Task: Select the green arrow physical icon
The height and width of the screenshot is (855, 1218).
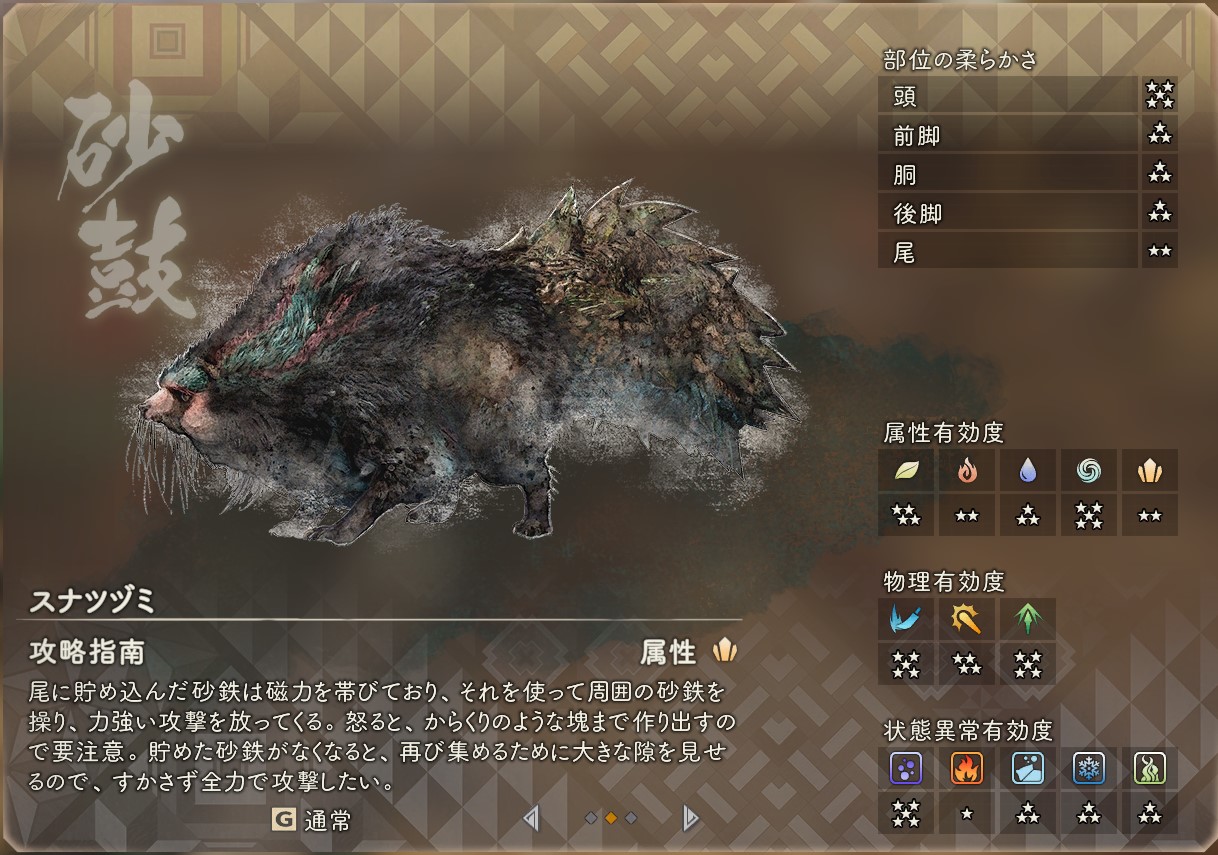Action: [x=1028, y=619]
